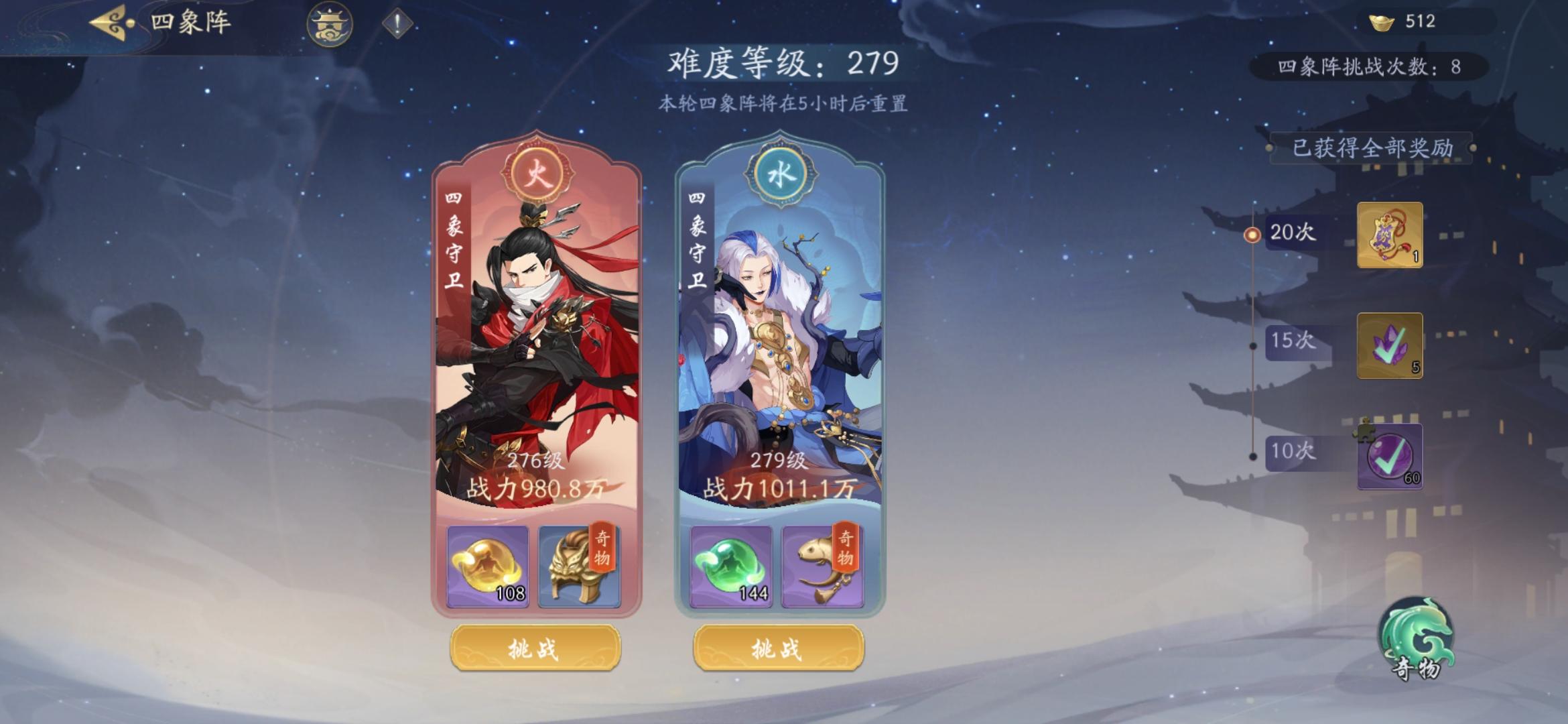
Task: Click the exclamation mark notice icon
Action: (x=395, y=25)
